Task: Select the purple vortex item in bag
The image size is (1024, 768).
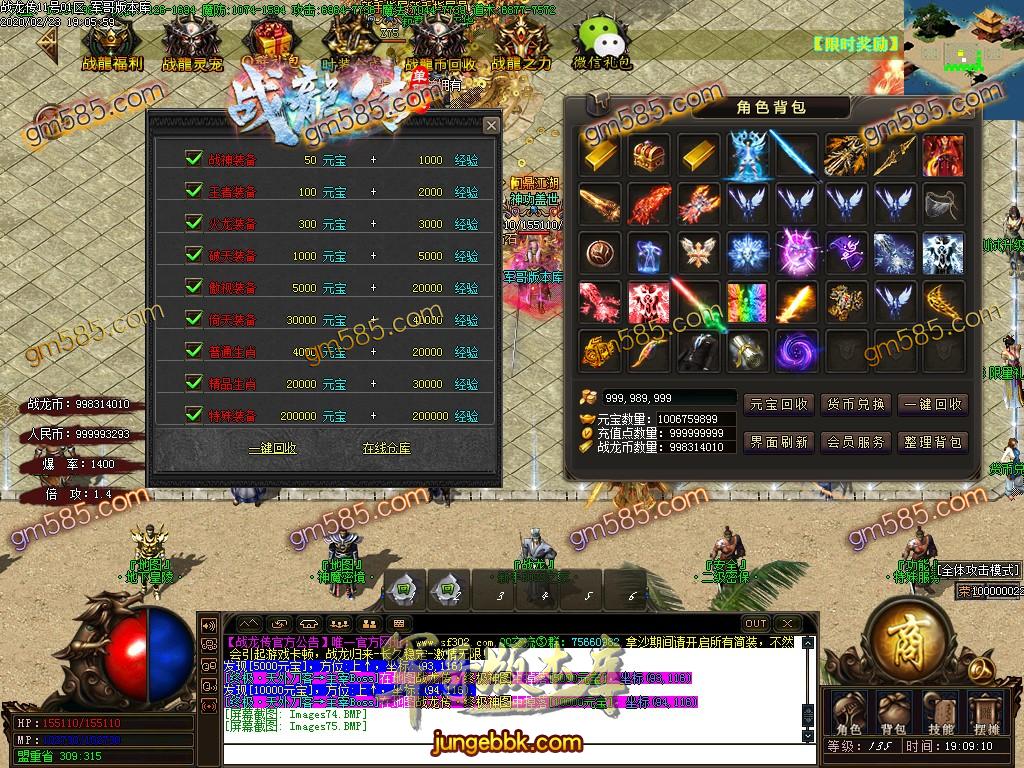Action: 796,351
